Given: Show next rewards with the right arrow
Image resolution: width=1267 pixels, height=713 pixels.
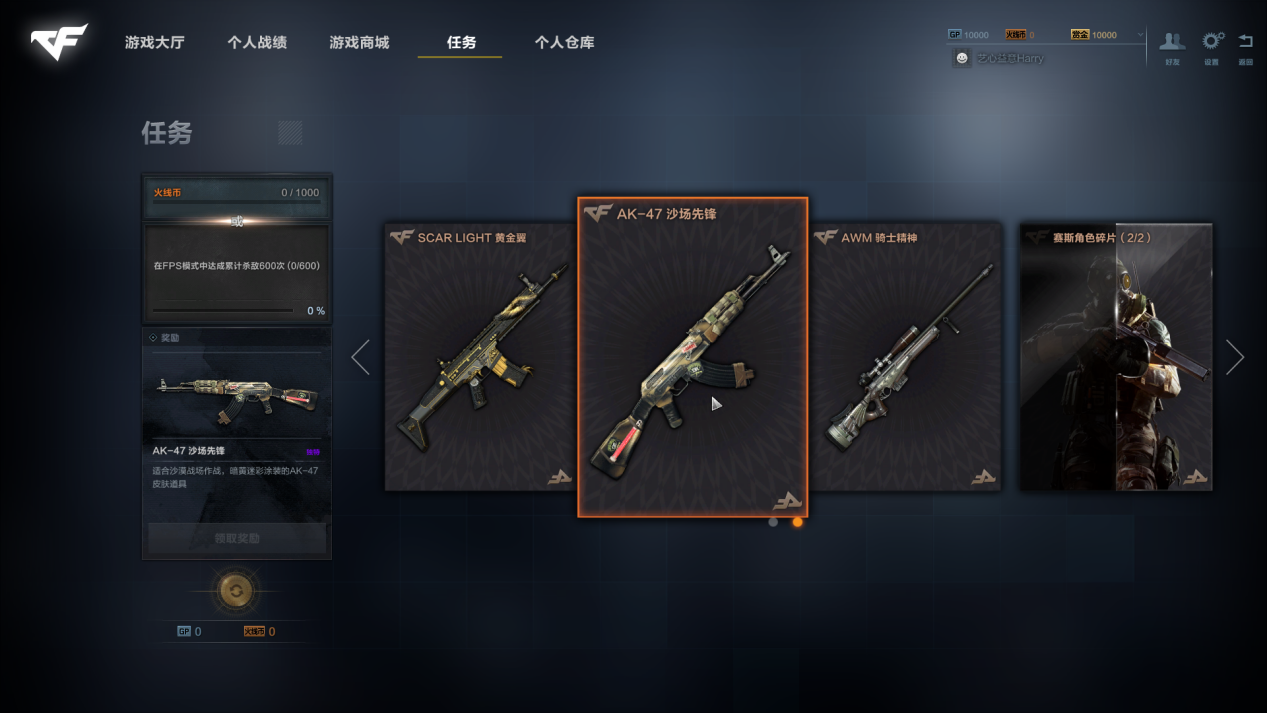Looking at the screenshot, I should click(x=1235, y=357).
